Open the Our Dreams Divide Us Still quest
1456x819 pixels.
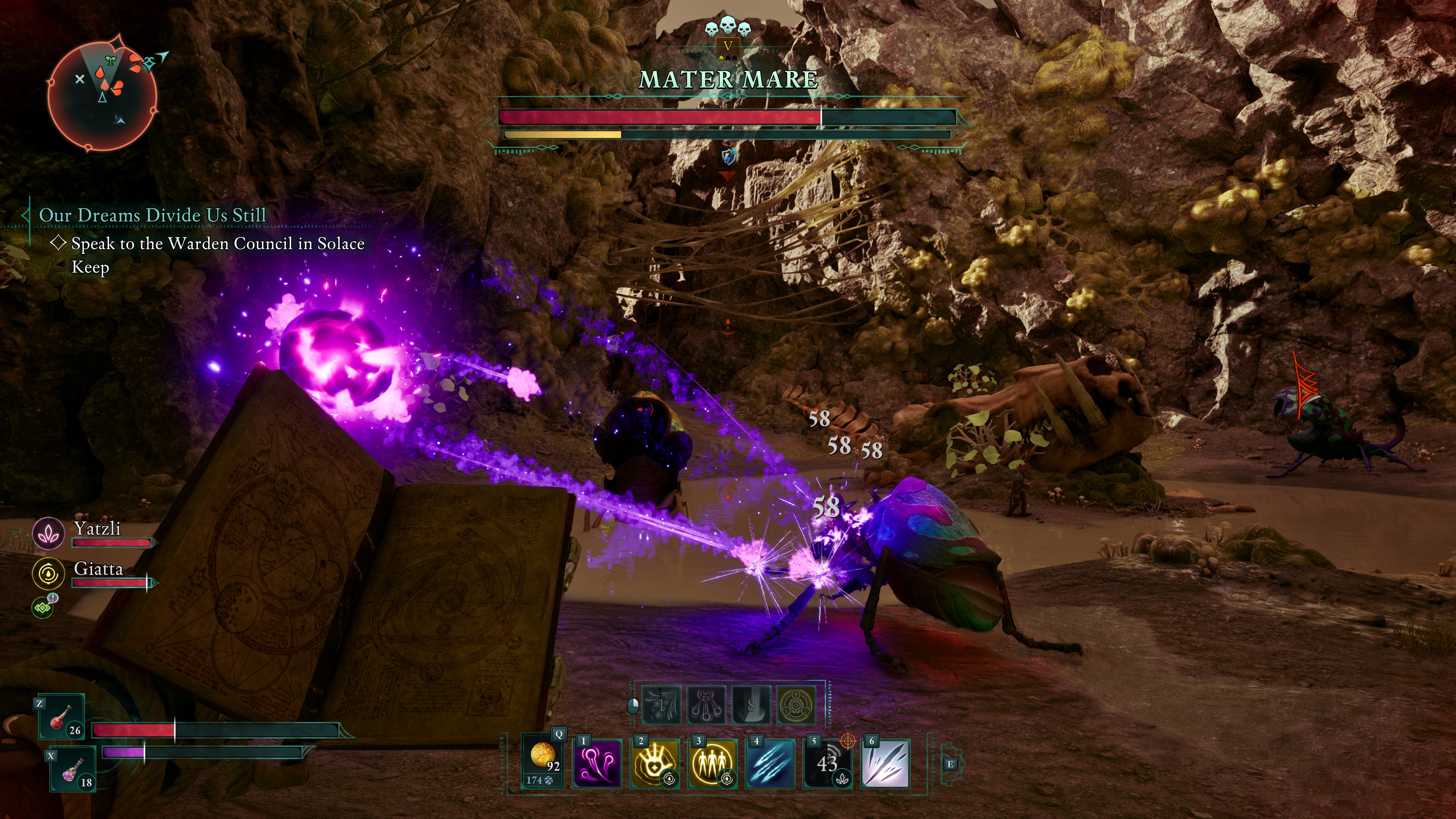coord(152,215)
